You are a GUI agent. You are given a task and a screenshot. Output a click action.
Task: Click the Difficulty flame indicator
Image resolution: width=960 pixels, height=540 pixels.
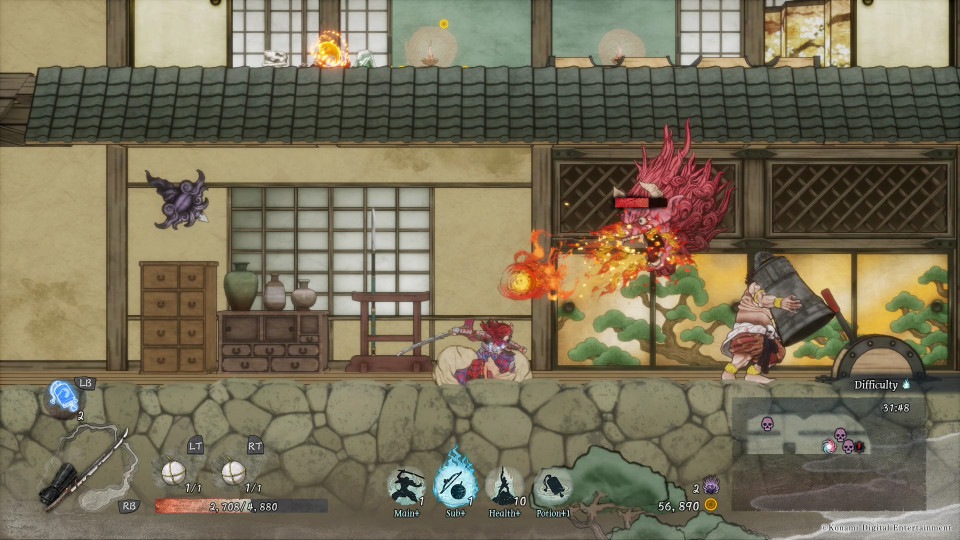point(906,384)
